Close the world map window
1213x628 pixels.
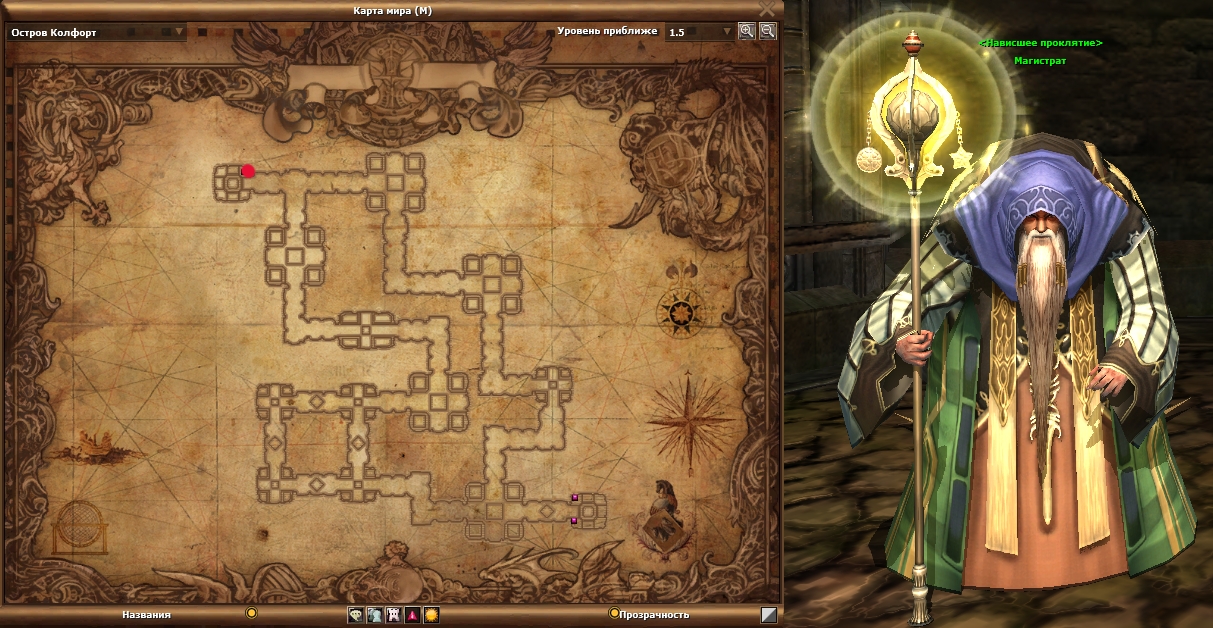767,8
